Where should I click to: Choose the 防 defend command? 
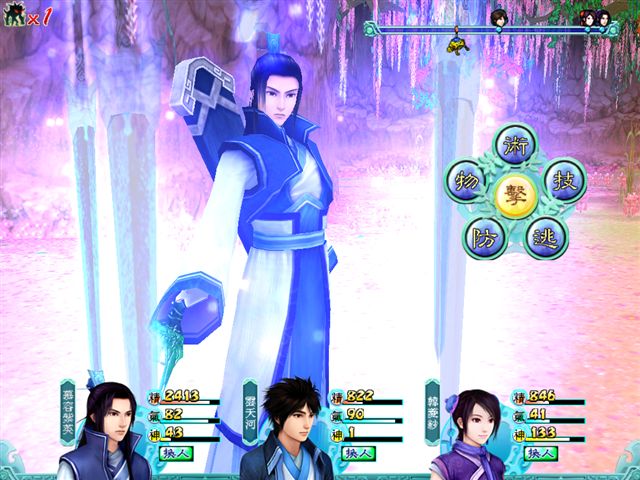click(482, 236)
